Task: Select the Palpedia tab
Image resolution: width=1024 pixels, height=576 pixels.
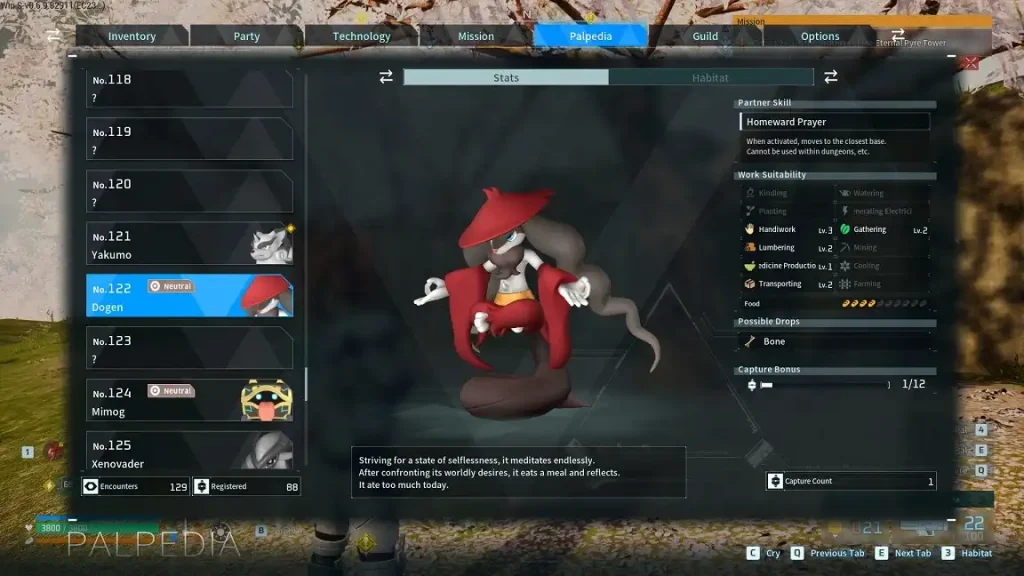Action: [x=590, y=36]
